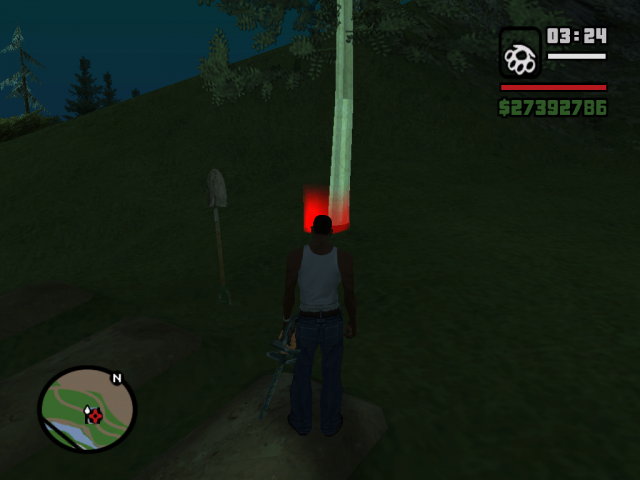Click the north indicator on the radar
This screenshot has height=480, width=640.
[117, 378]
